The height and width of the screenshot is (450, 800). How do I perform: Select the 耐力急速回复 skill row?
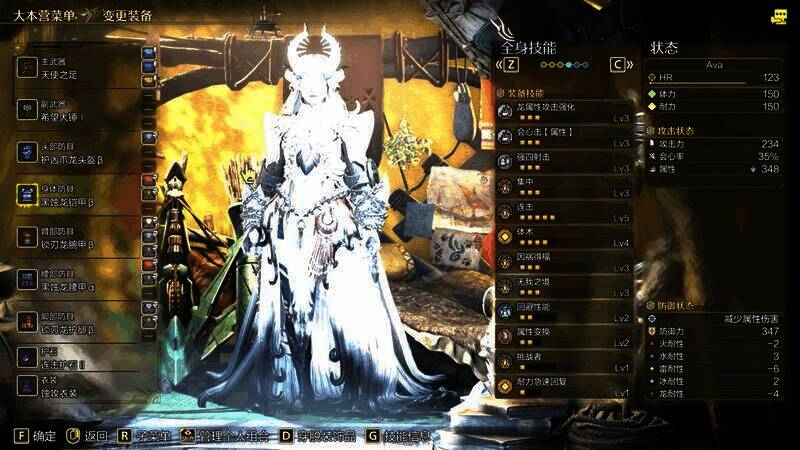coord(565,387)
